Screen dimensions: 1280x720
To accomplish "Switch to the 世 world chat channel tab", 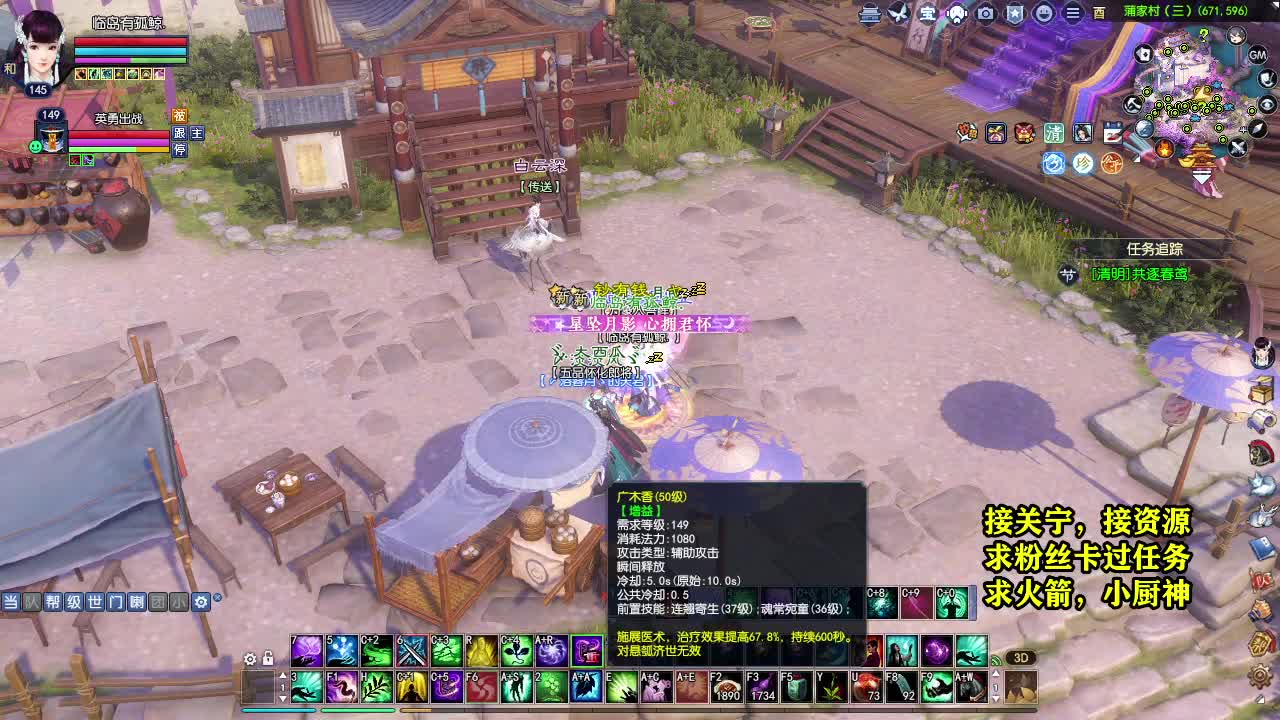I will [x=94, y=602].
